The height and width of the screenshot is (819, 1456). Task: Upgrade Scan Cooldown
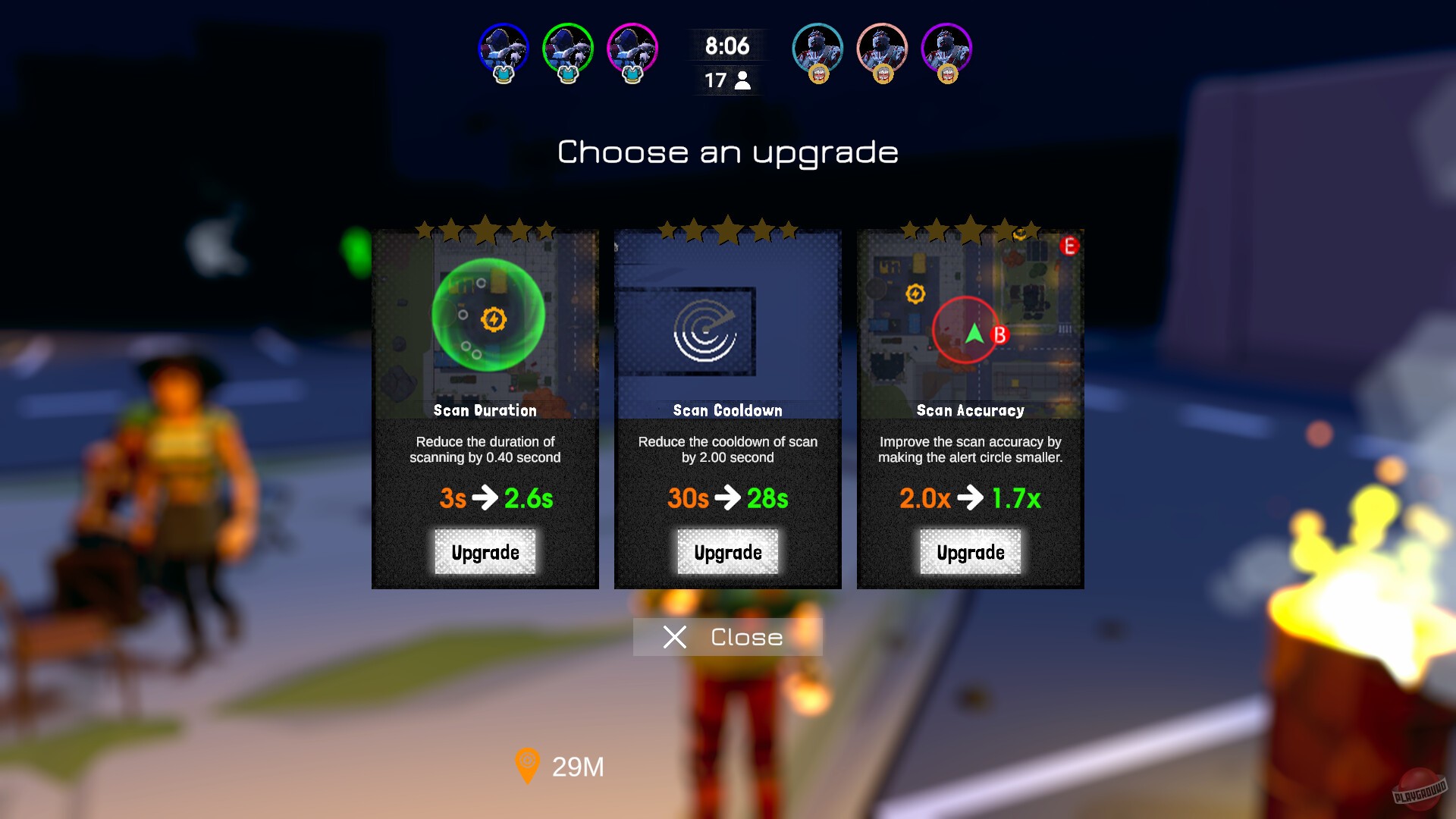[727, 552]
